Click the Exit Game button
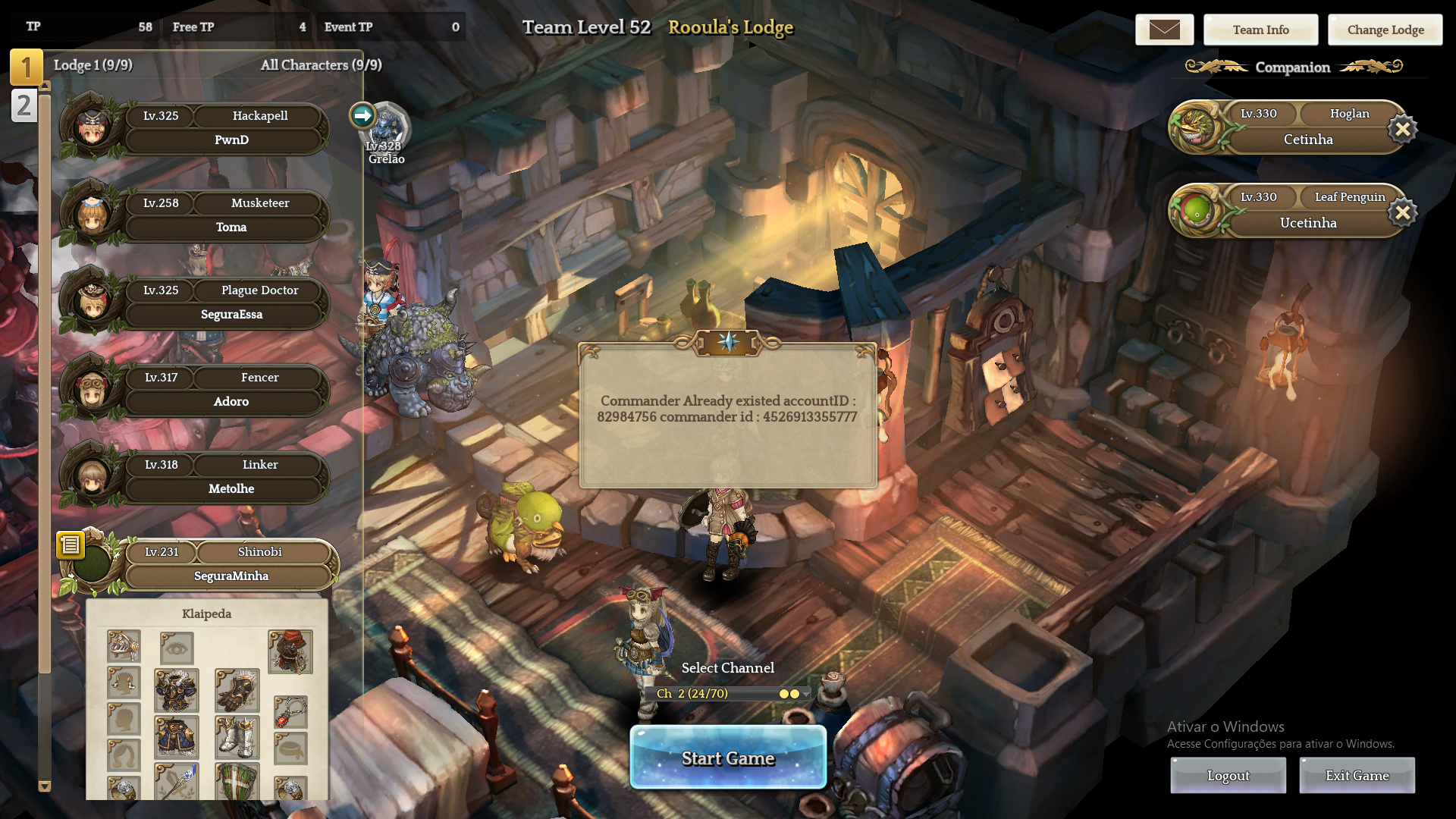 pyautogui.click(x=1357, y=775)
